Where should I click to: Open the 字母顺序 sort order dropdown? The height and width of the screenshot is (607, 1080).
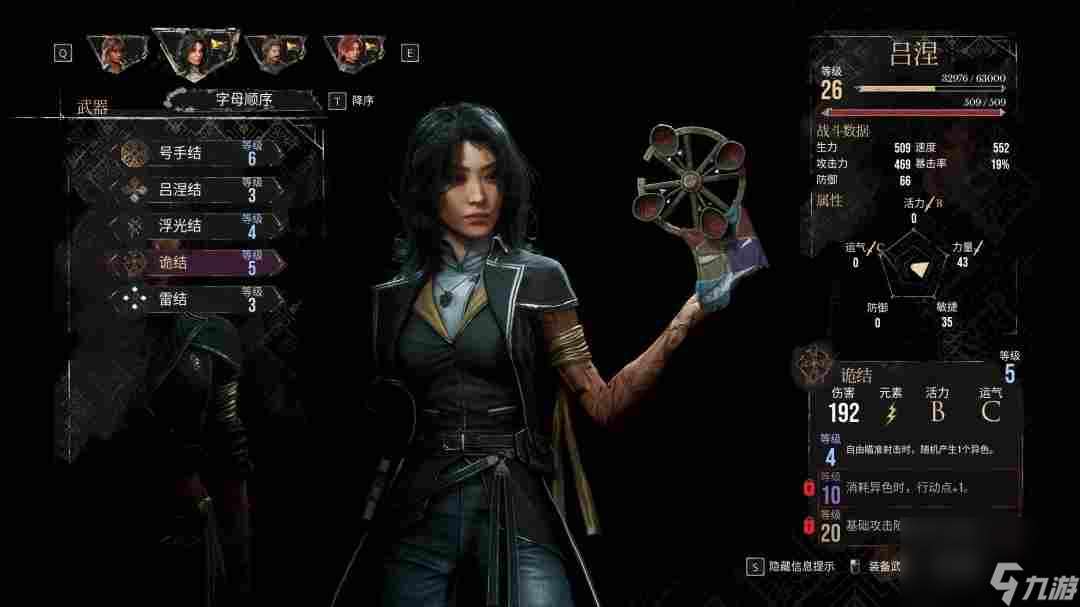(x=244, y=100)
